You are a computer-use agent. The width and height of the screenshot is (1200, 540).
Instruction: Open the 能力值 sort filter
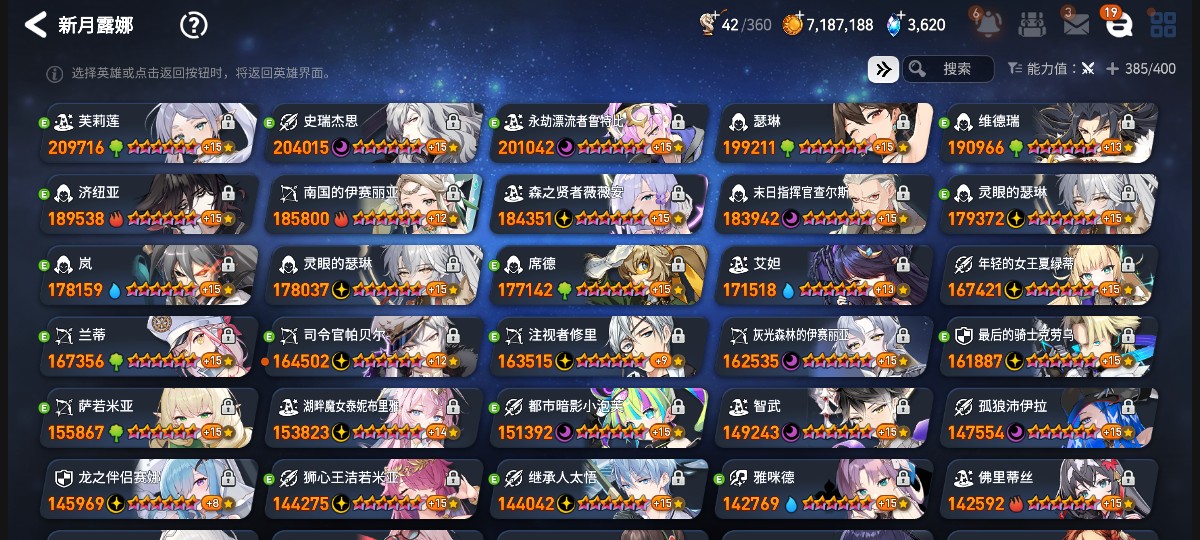tap(1051, 69)
